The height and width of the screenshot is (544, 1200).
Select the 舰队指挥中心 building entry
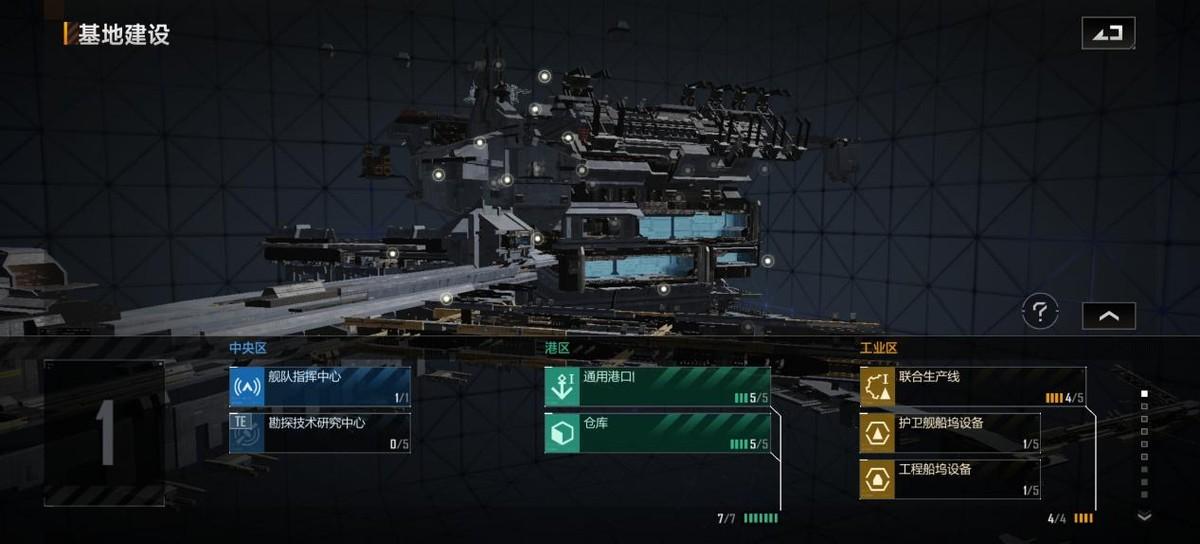[x=320, y=386]
